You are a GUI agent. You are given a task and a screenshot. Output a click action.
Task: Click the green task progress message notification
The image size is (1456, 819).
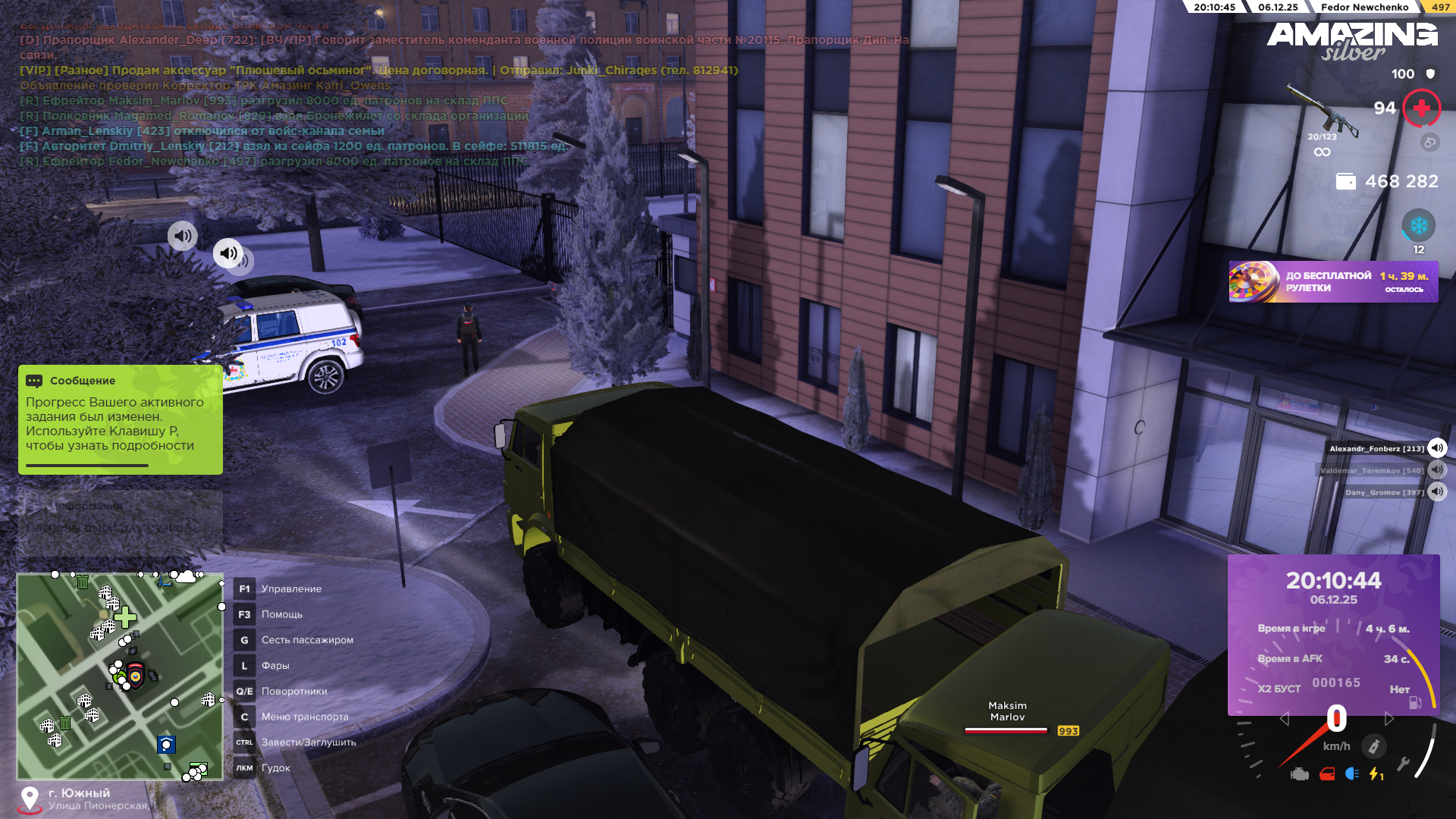click(x=120, y=419)
